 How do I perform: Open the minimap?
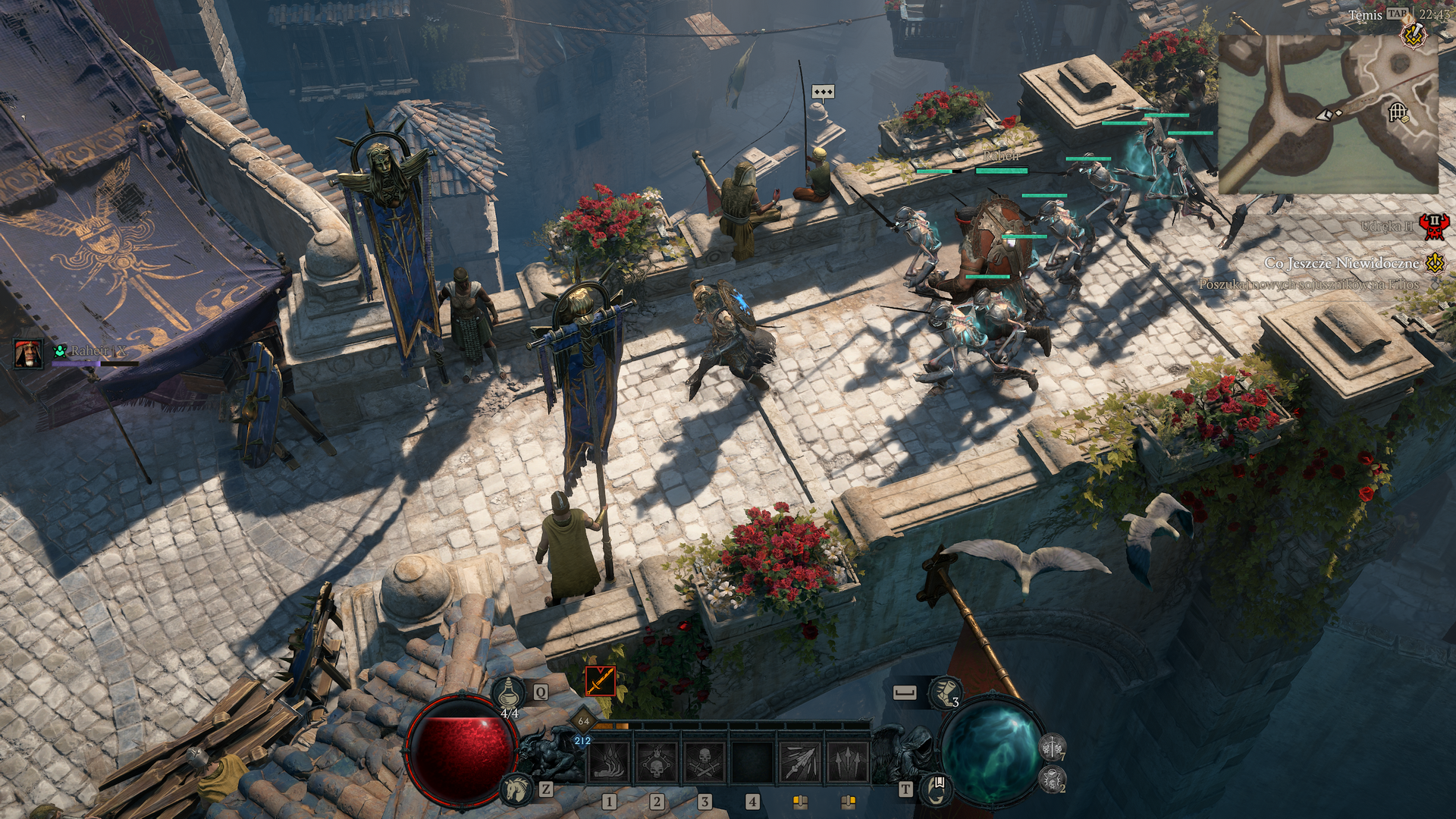pyautogui.click(x=1328, y=114)
